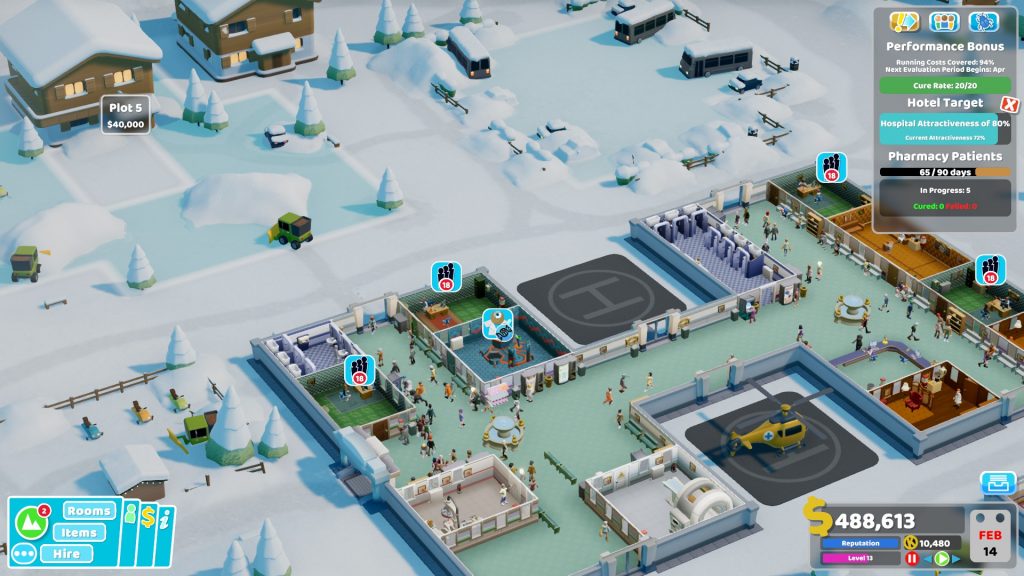Open the dollar sign finance tab

[147, 517]
